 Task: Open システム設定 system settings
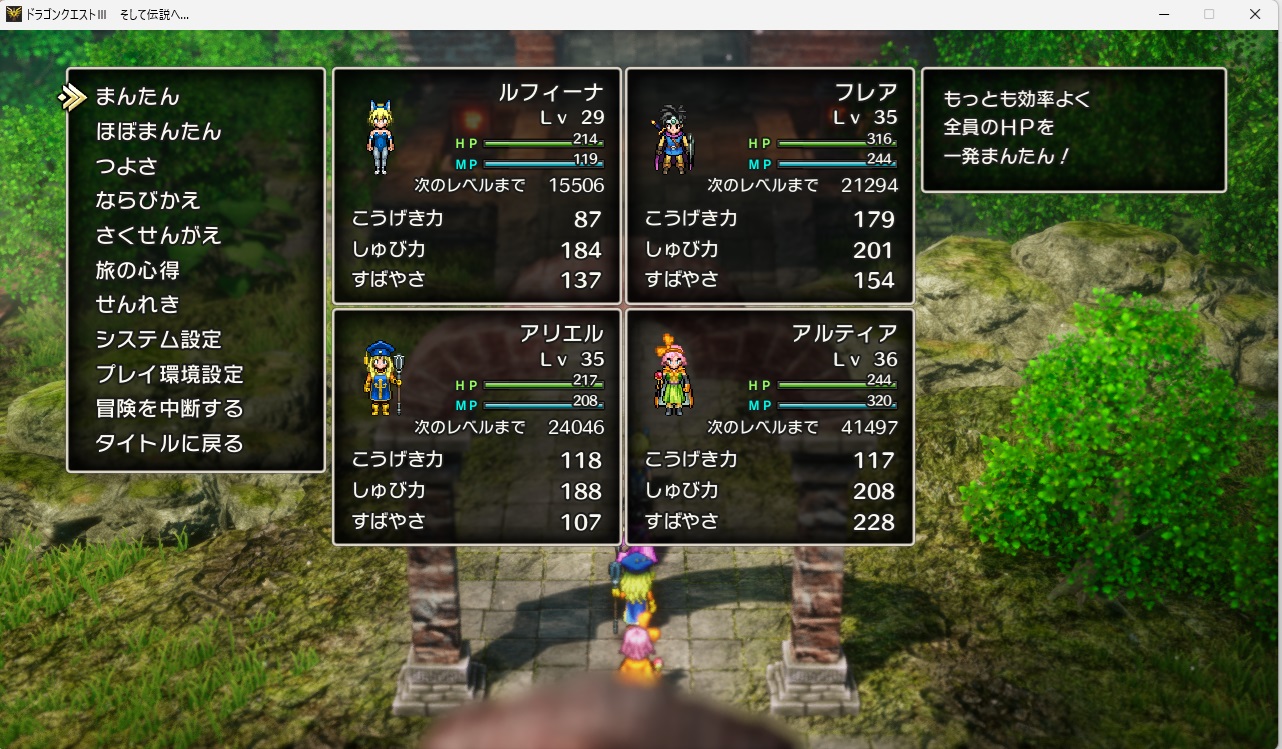(x=158, y=339)
